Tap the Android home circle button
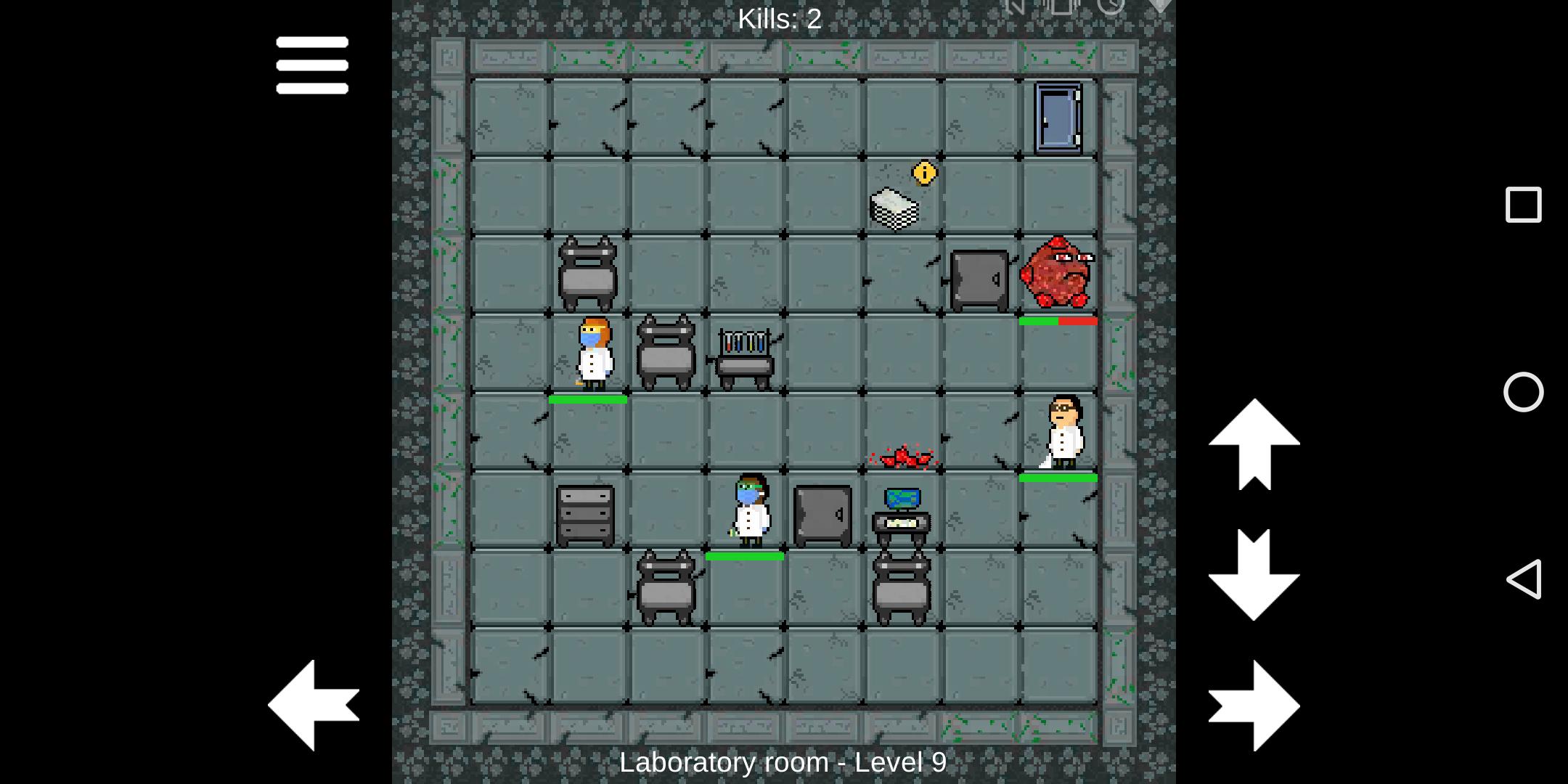Image resolution: width=1568 pixels, height=784 pixels. click(x=1523, y=392)
